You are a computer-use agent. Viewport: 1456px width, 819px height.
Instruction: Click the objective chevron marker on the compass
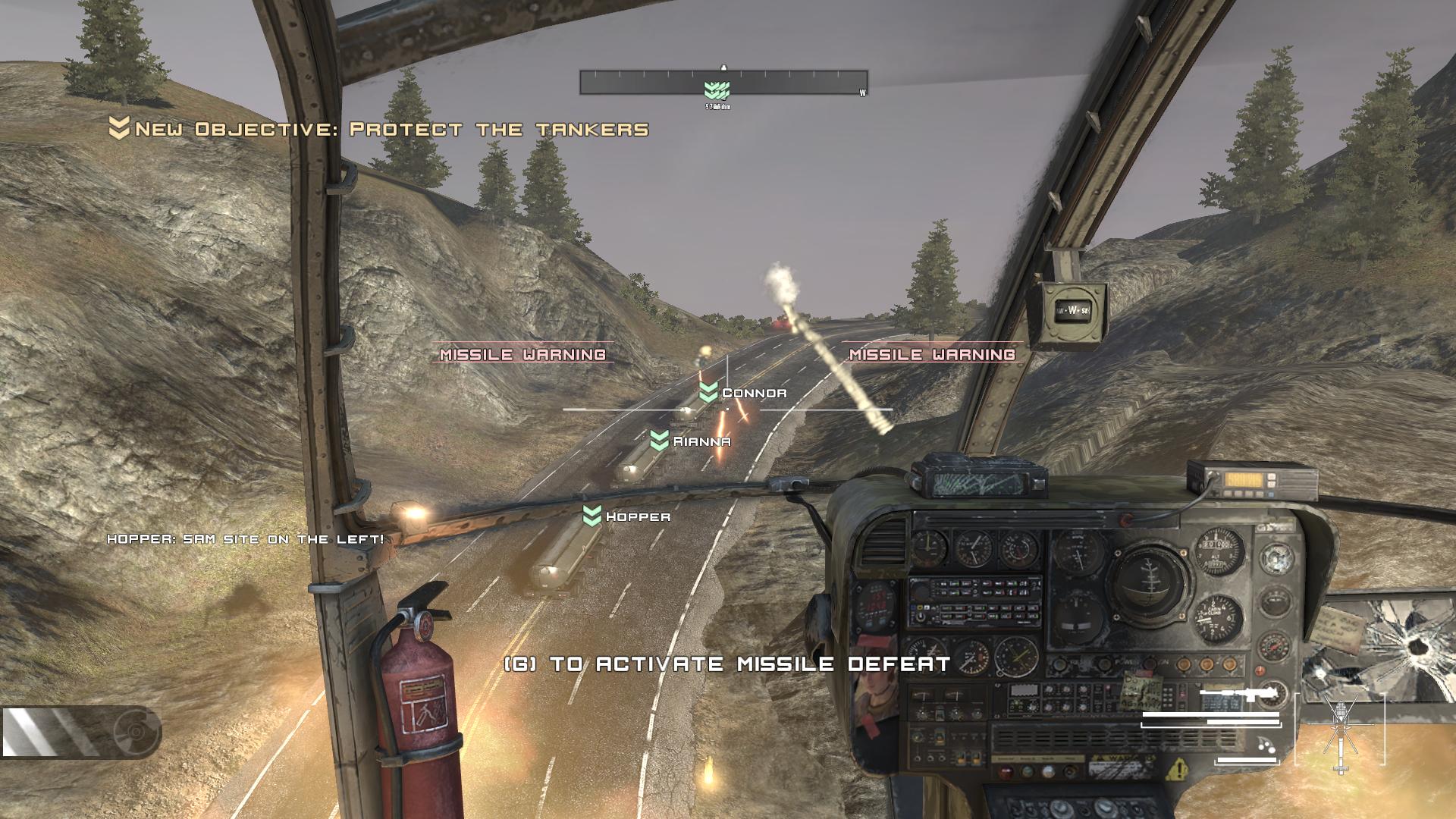click(716, 91)
